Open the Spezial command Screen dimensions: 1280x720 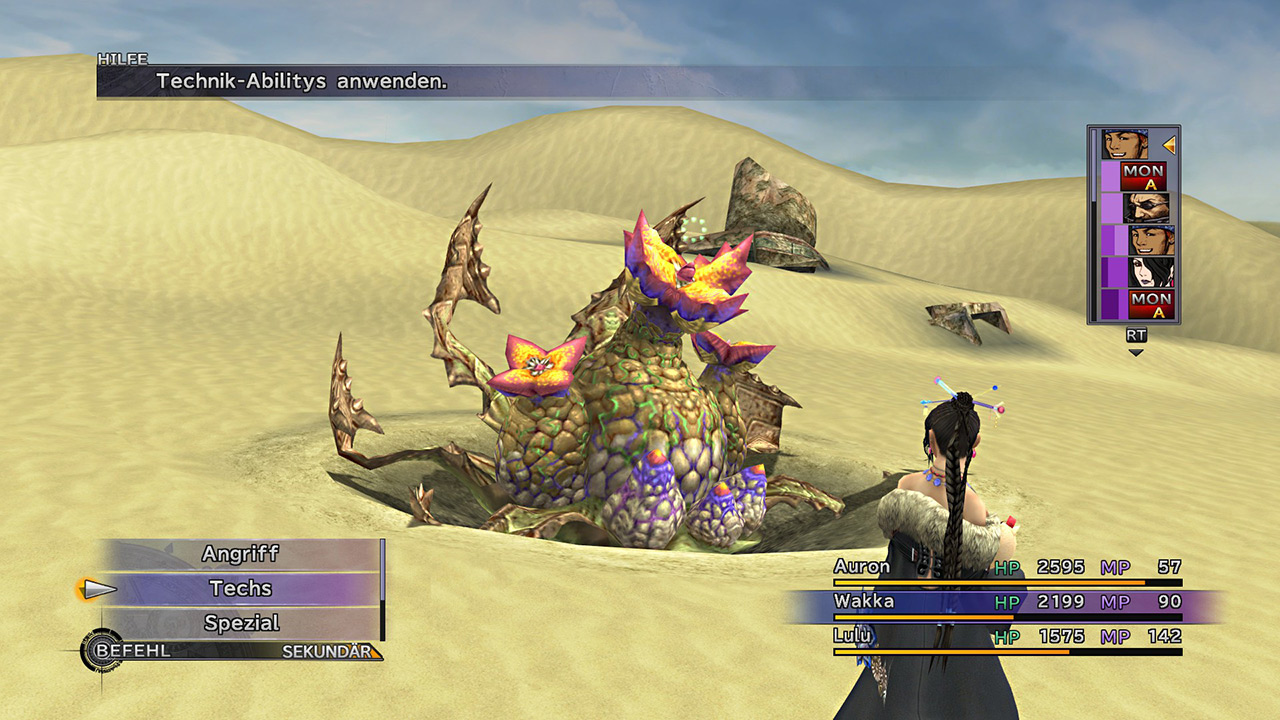(x=240, y=623)
